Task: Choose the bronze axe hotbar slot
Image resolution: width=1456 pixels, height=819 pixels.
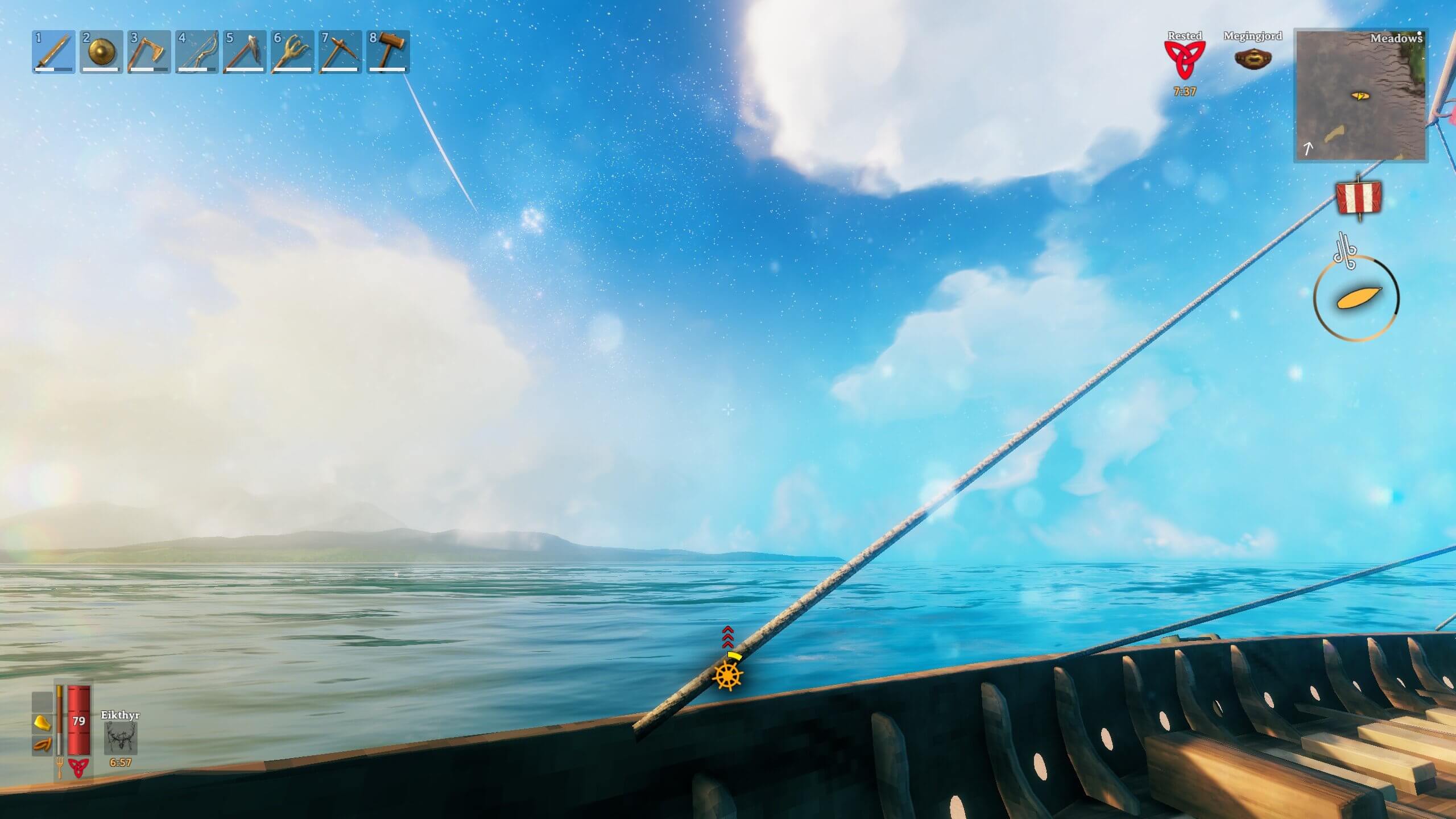Action: click(x=149, y=52)
